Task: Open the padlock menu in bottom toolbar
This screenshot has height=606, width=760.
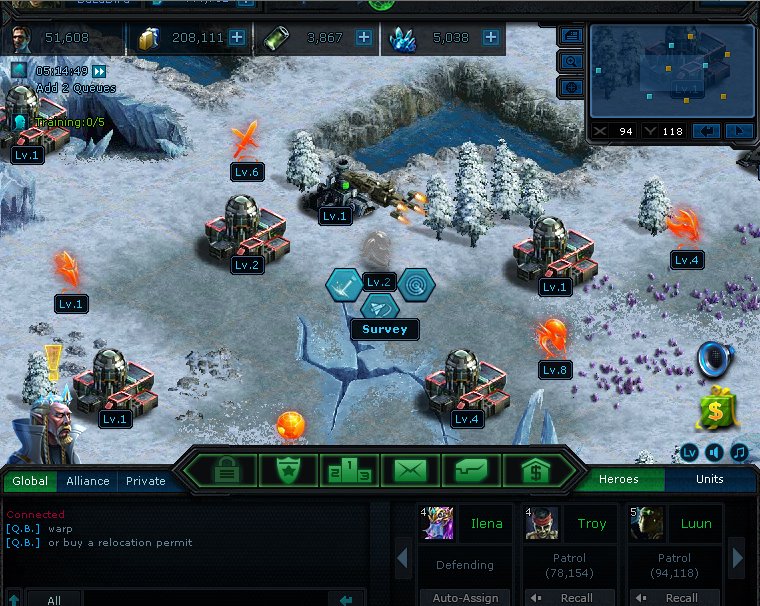Action: [x=226, y=469]
